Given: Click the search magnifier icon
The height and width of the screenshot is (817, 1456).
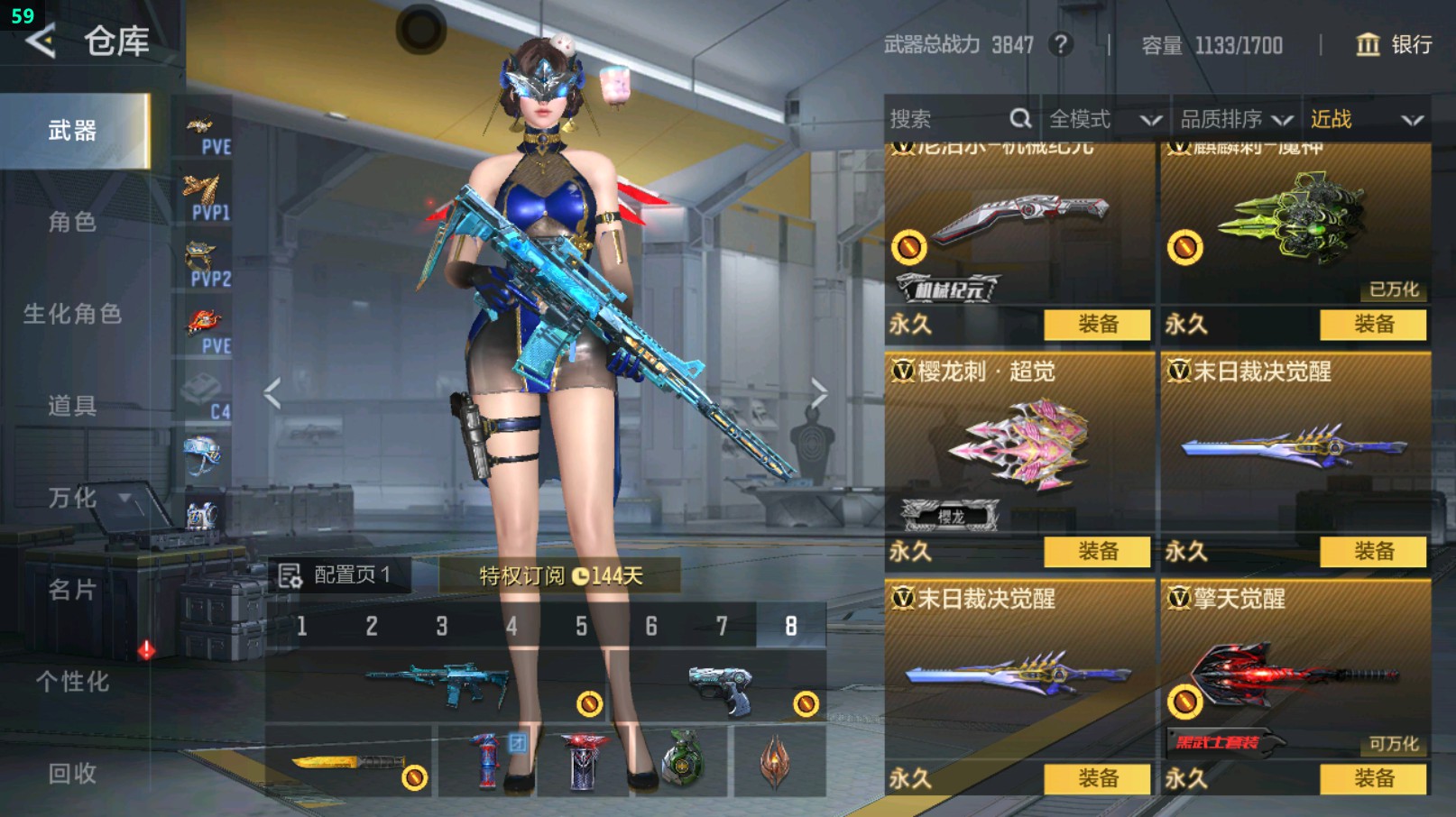Looking at the screenshot, I should point(1020,118).
